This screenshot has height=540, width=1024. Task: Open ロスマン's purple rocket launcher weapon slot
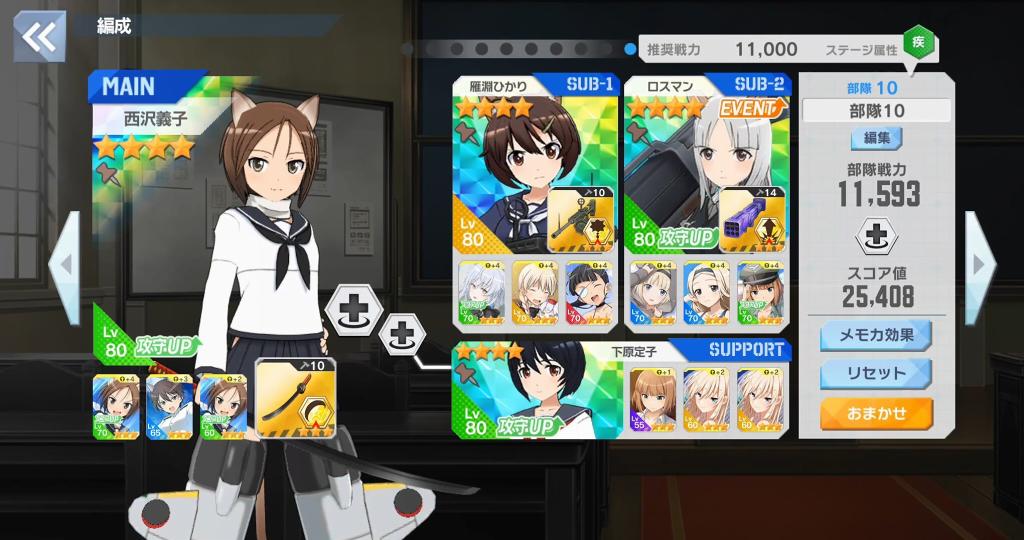tap(752, 220)
